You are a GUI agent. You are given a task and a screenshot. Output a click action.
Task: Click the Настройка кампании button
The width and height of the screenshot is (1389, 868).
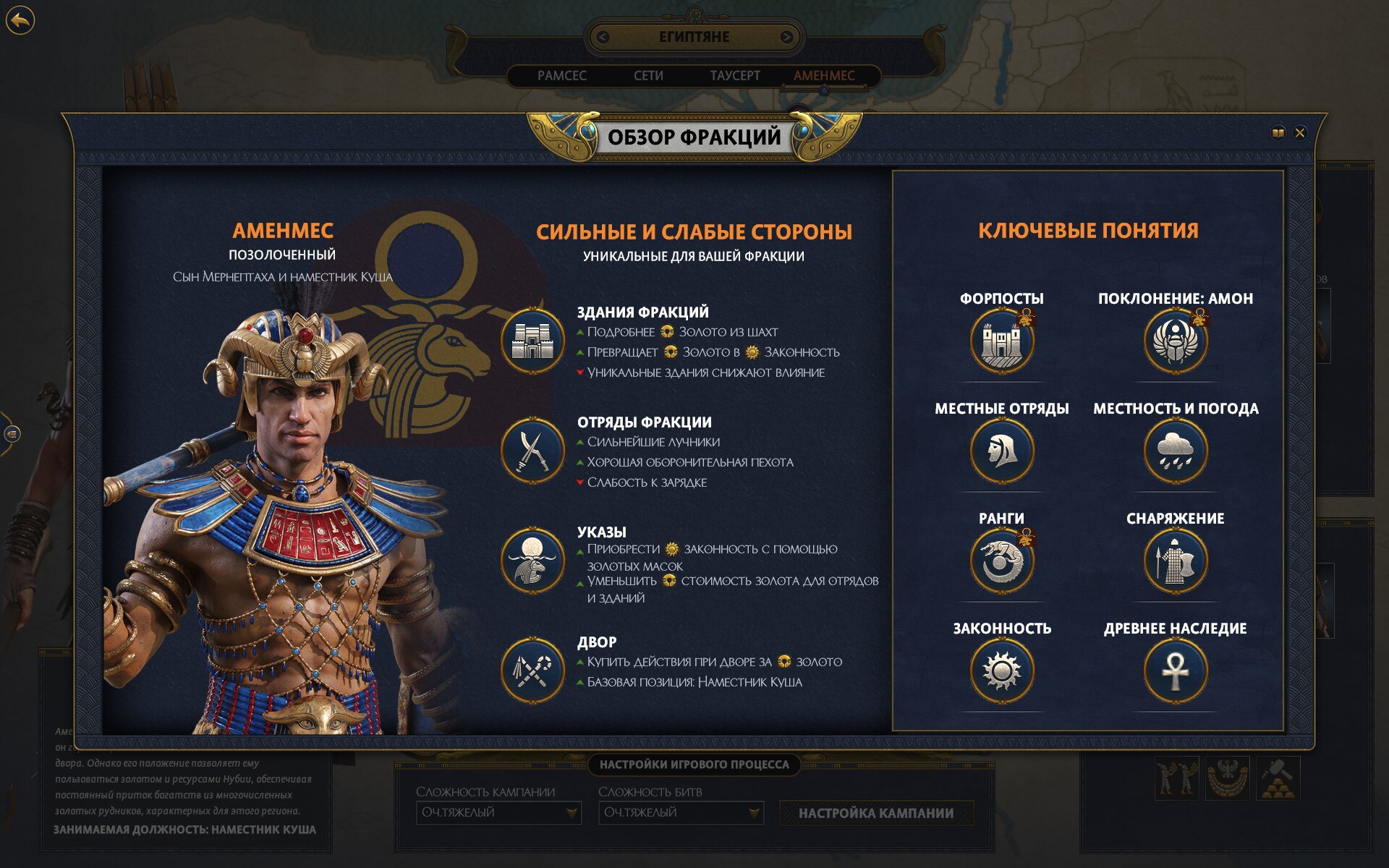[x=876, y=813]
